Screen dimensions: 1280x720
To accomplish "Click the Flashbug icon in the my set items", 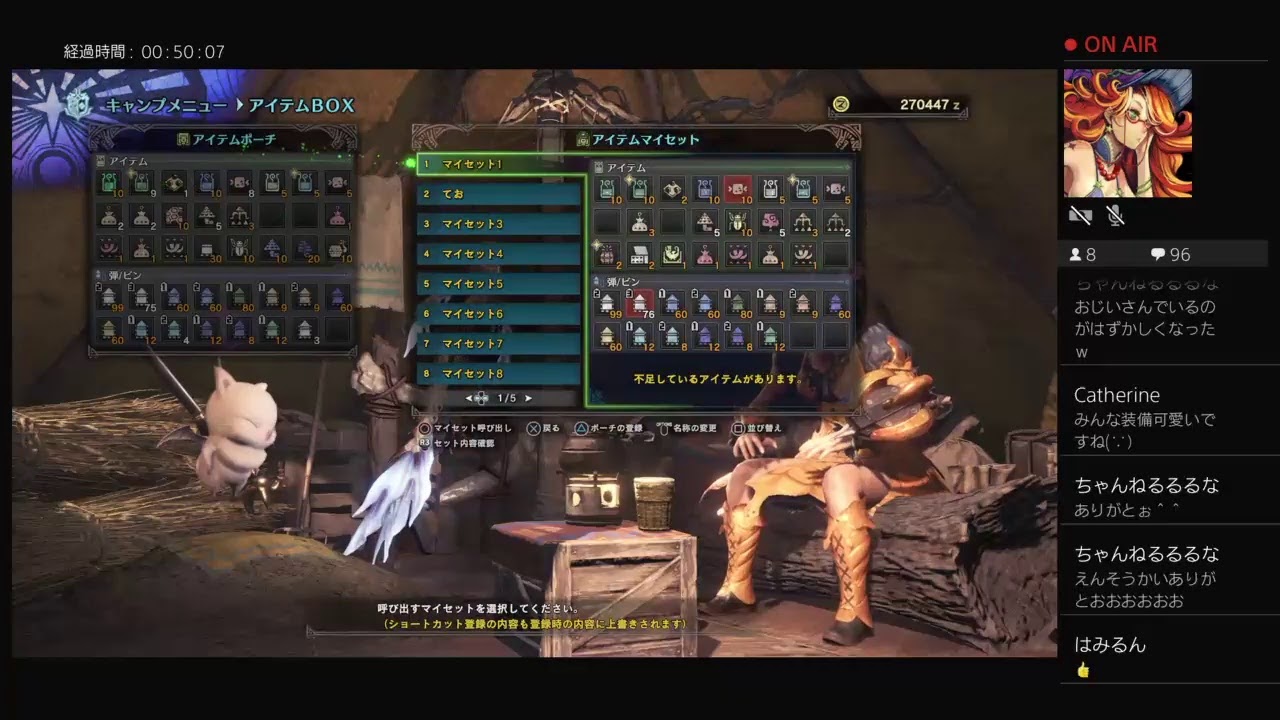I will [x=737, y=222].
